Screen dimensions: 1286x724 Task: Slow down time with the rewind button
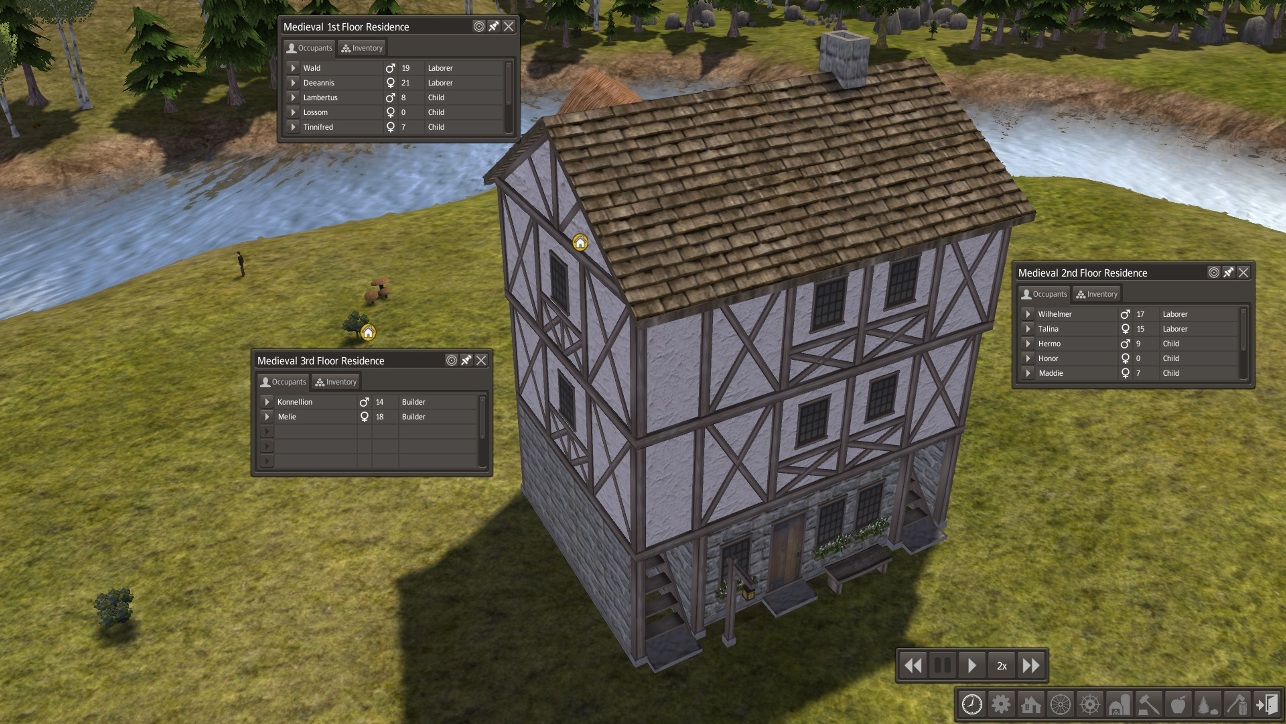coord(912,665)
